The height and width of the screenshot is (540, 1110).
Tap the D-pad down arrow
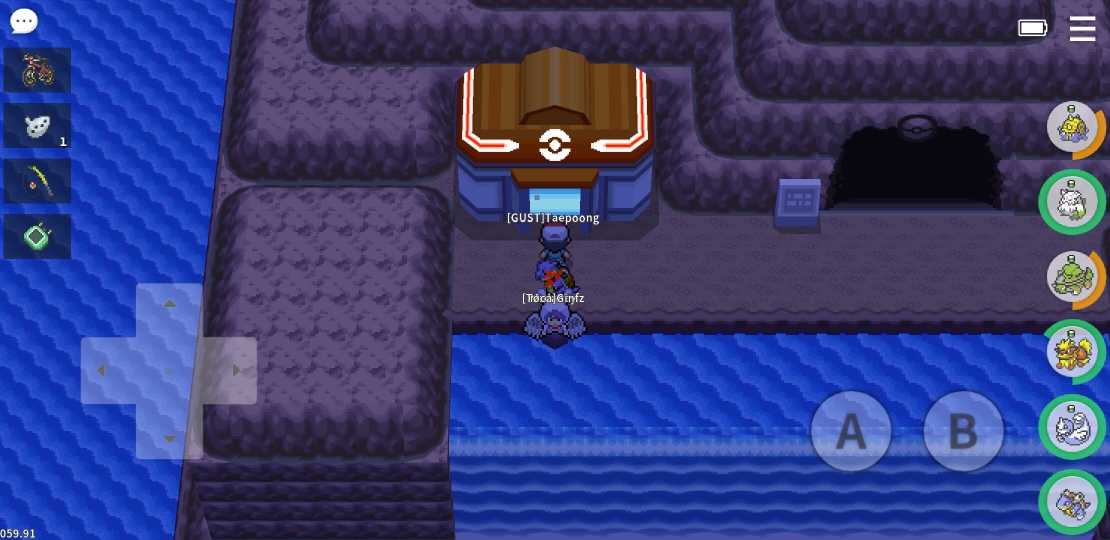coord(169,437)
